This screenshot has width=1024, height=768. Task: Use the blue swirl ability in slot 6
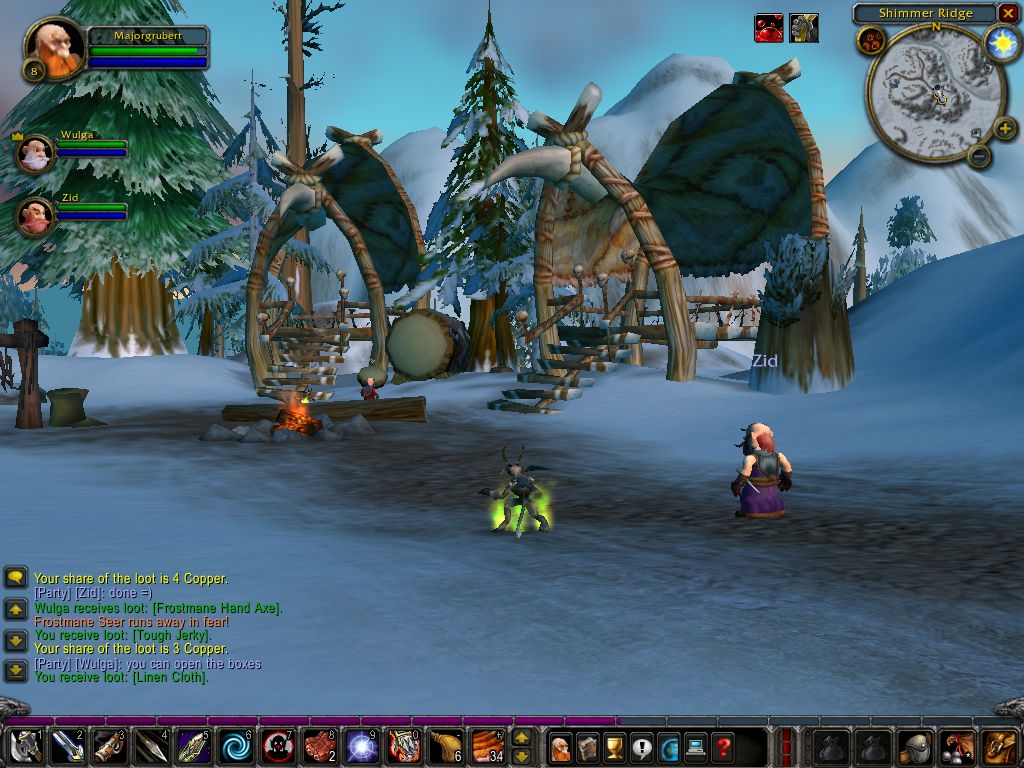(x=237, y=747)
